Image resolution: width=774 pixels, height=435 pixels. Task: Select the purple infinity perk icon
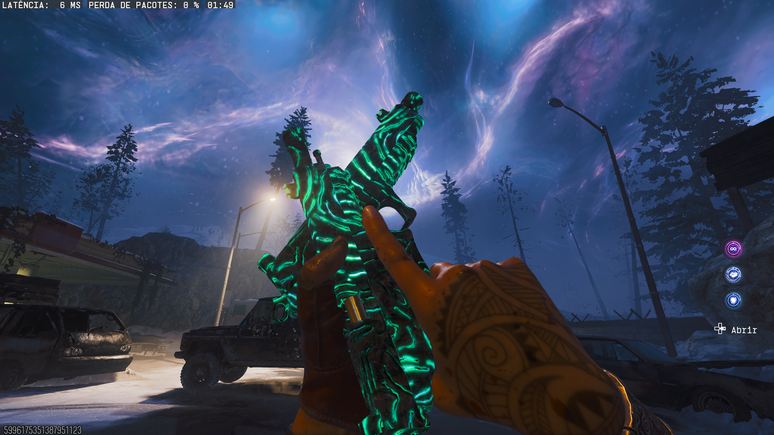click(733, 249)
